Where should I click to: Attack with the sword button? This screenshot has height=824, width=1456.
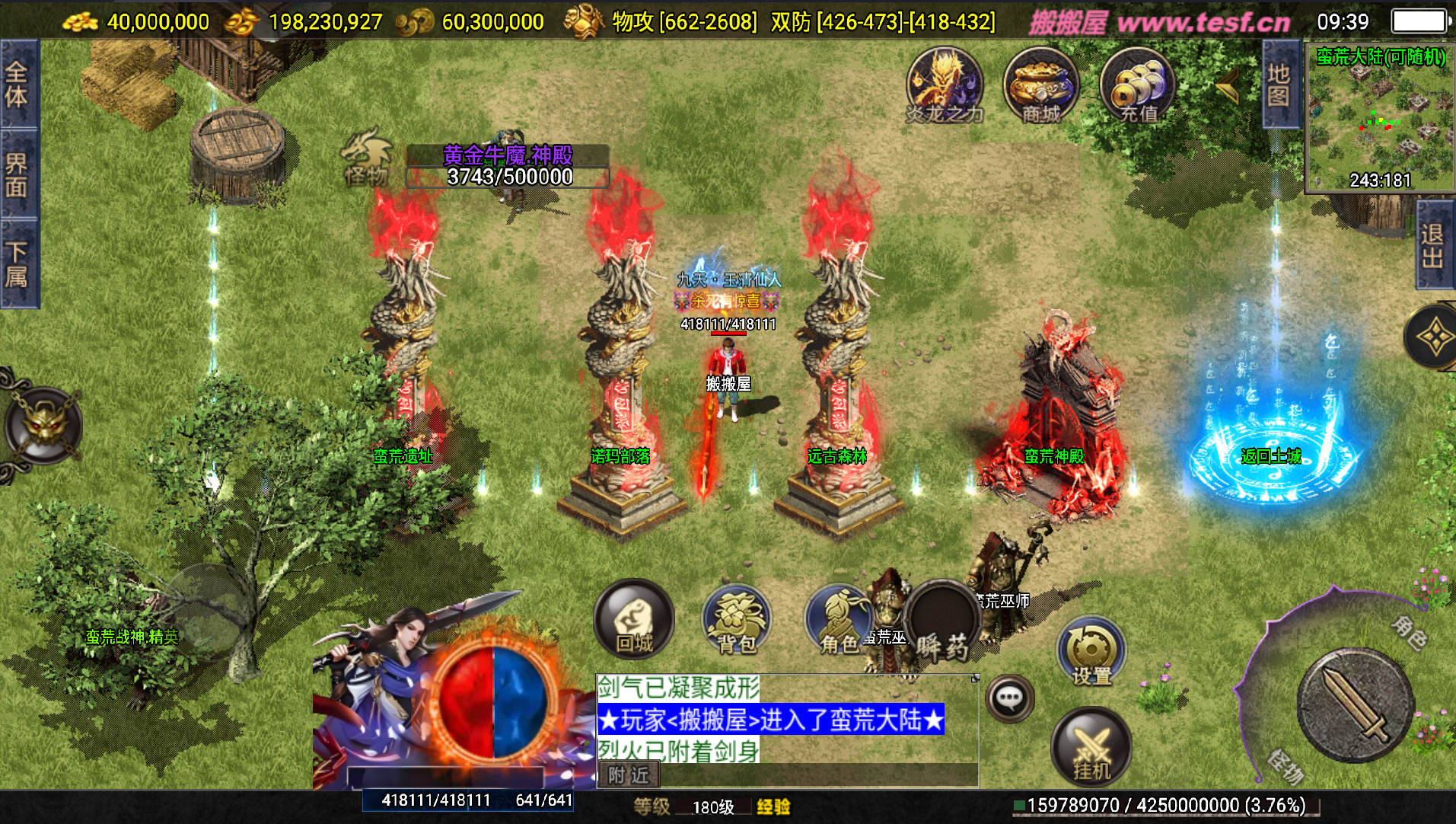pos(1355,704)
